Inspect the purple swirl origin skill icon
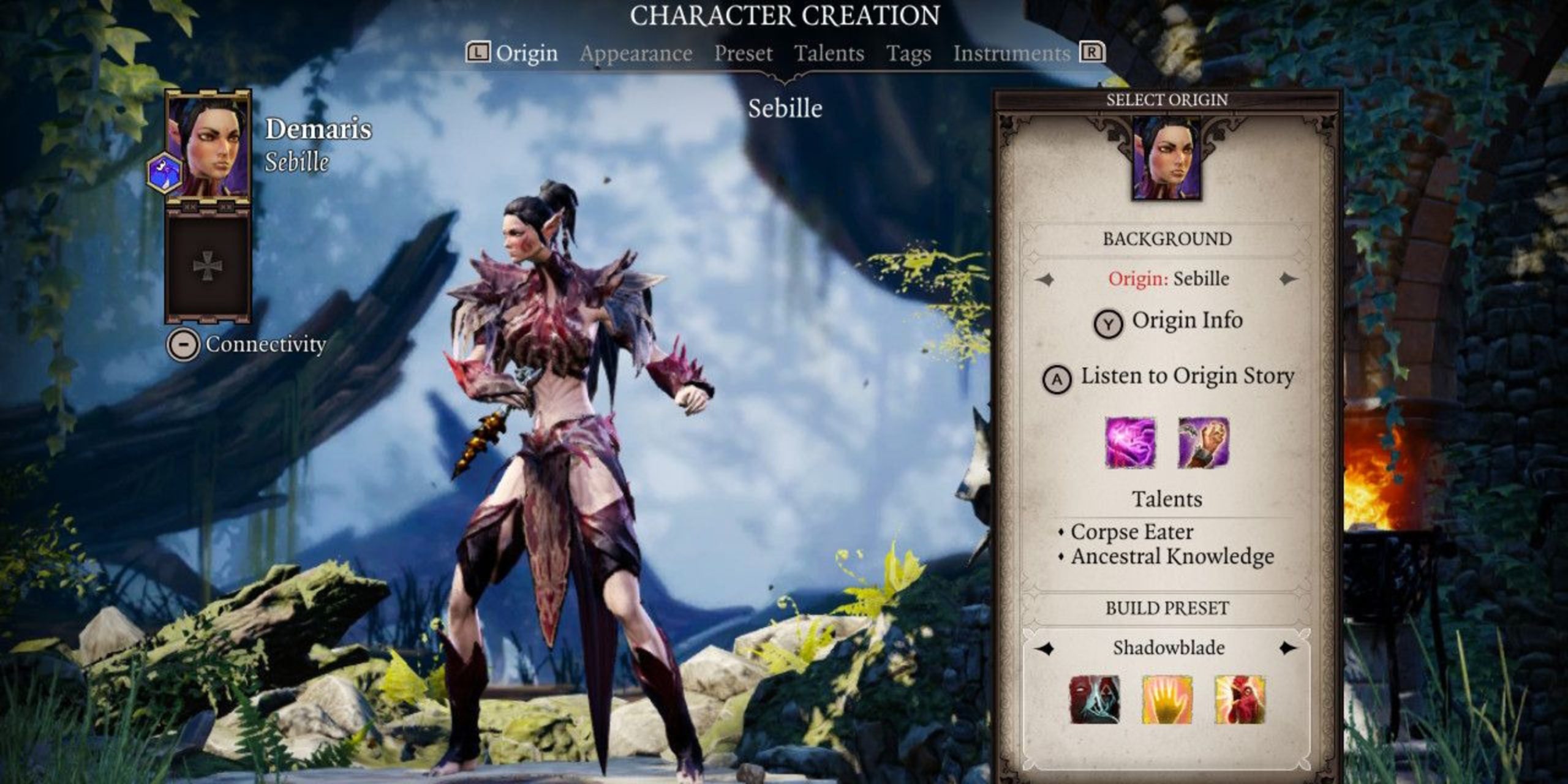The height and width of the screenshot is (784, 1568). tap(1131, 442)
